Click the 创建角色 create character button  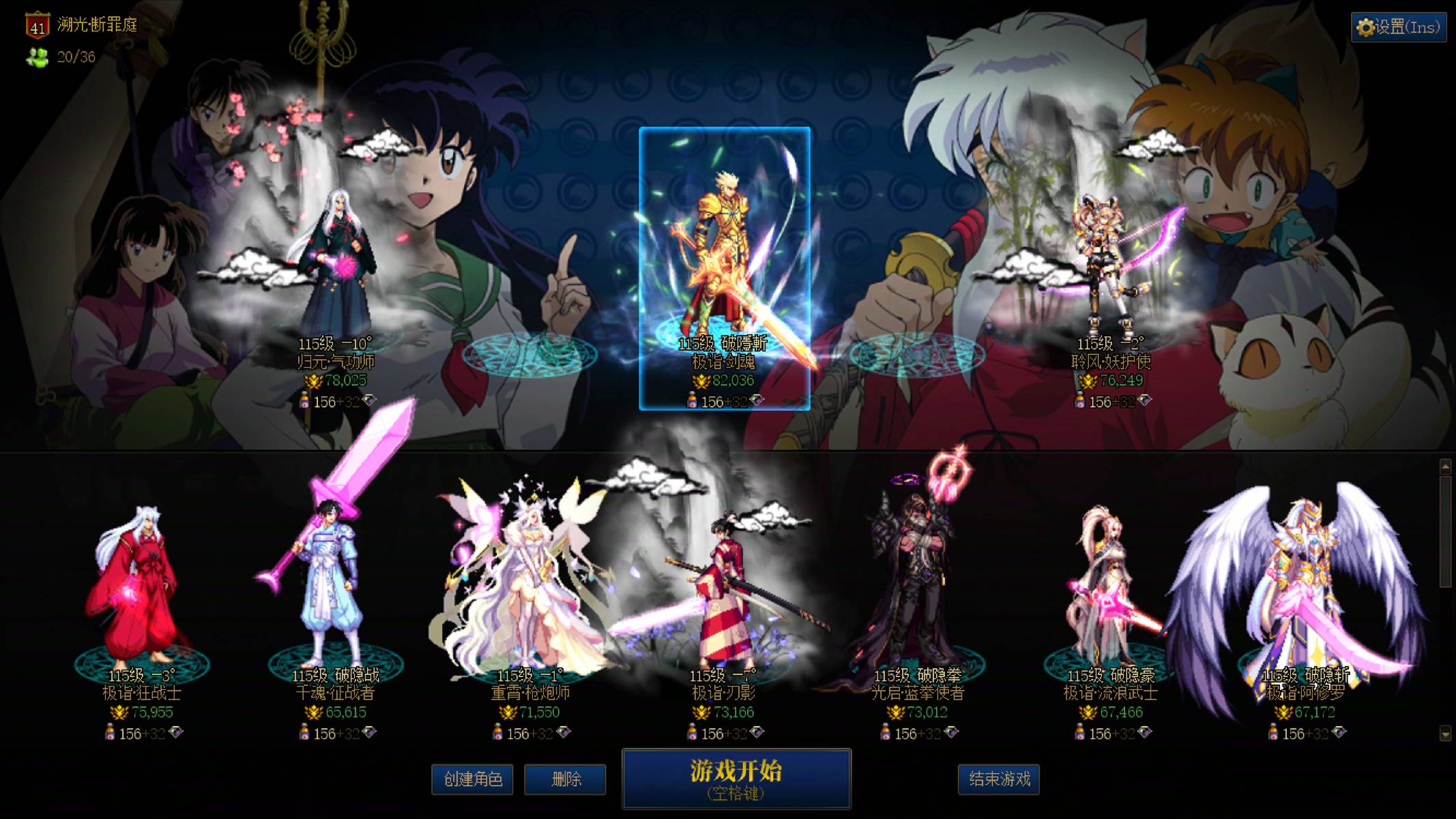pyautogui.click(x=471, y=780)
